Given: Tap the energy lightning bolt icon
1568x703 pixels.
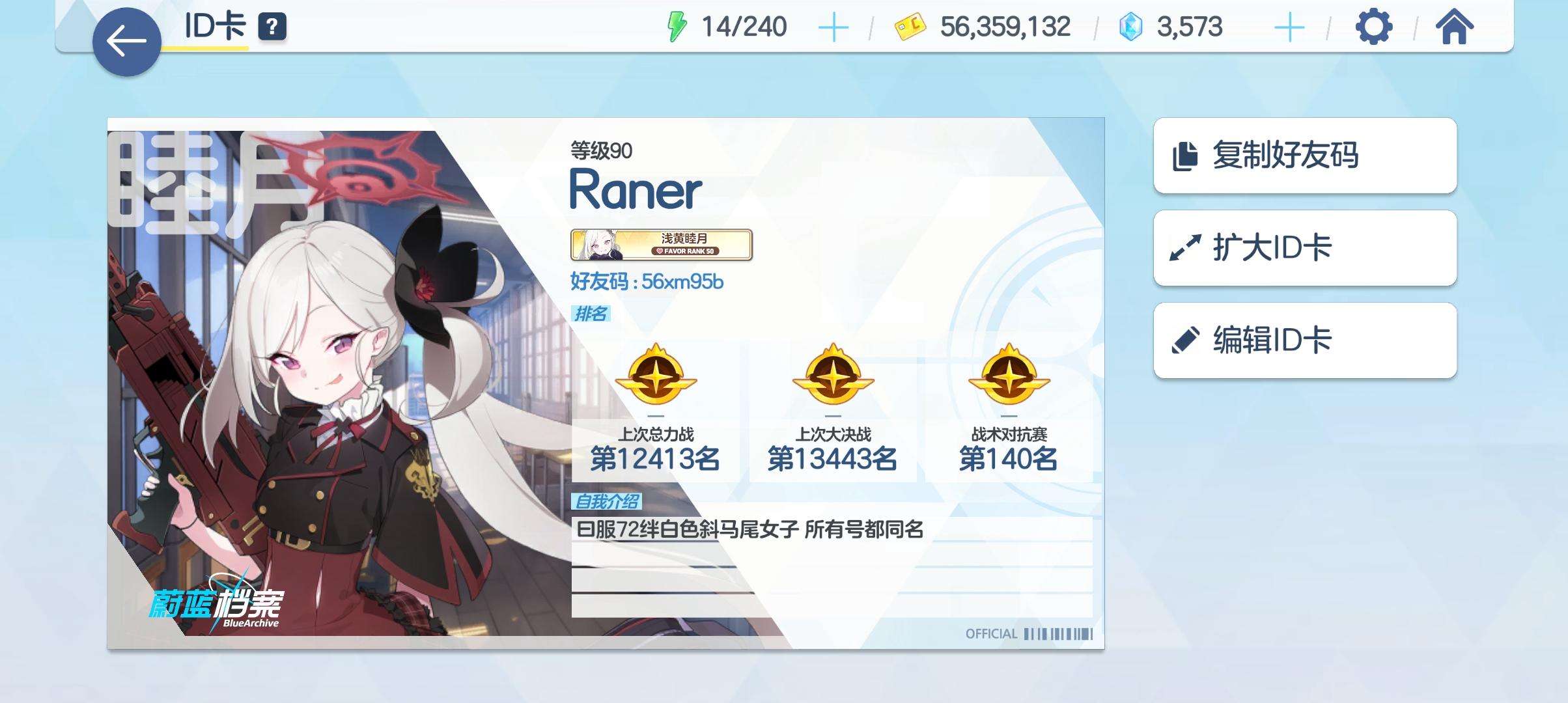Looking at the screenshot, I should [678, 27].
